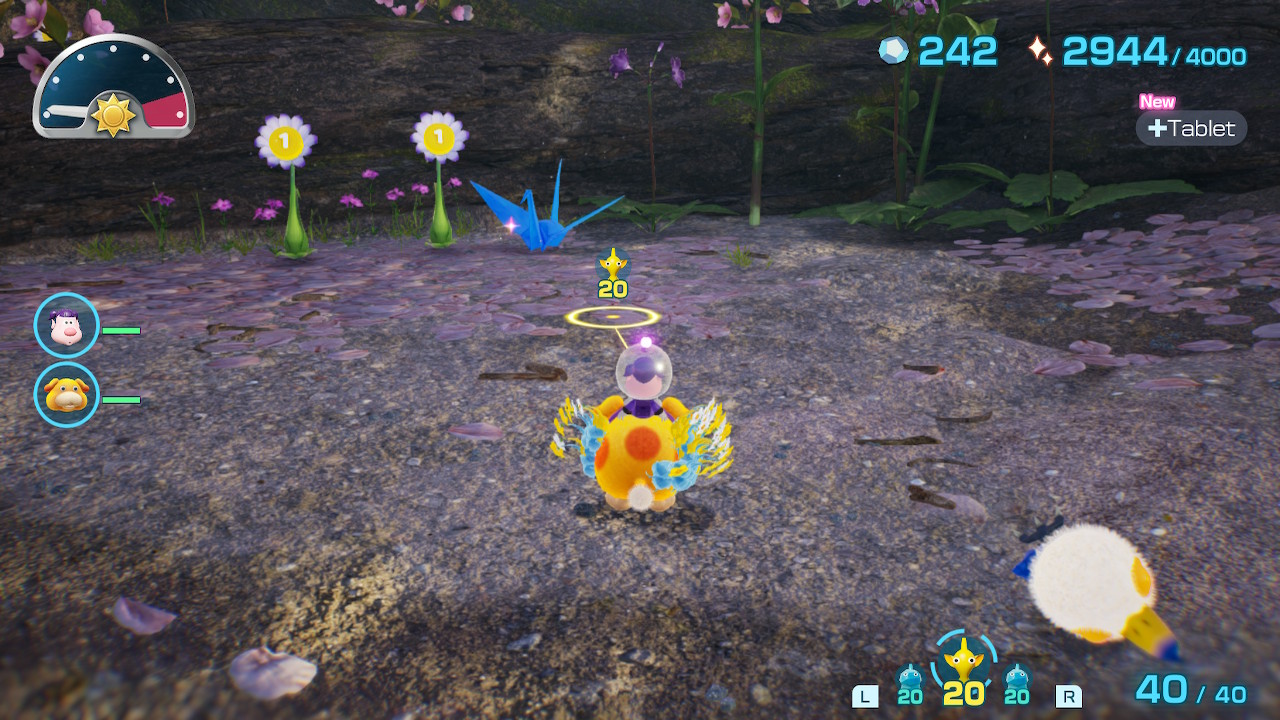Select Oatchi's dog portrait
Image resolution: width=1280 pixels, height=720 pixels.
pyautogui.click(x=66, y=394)
